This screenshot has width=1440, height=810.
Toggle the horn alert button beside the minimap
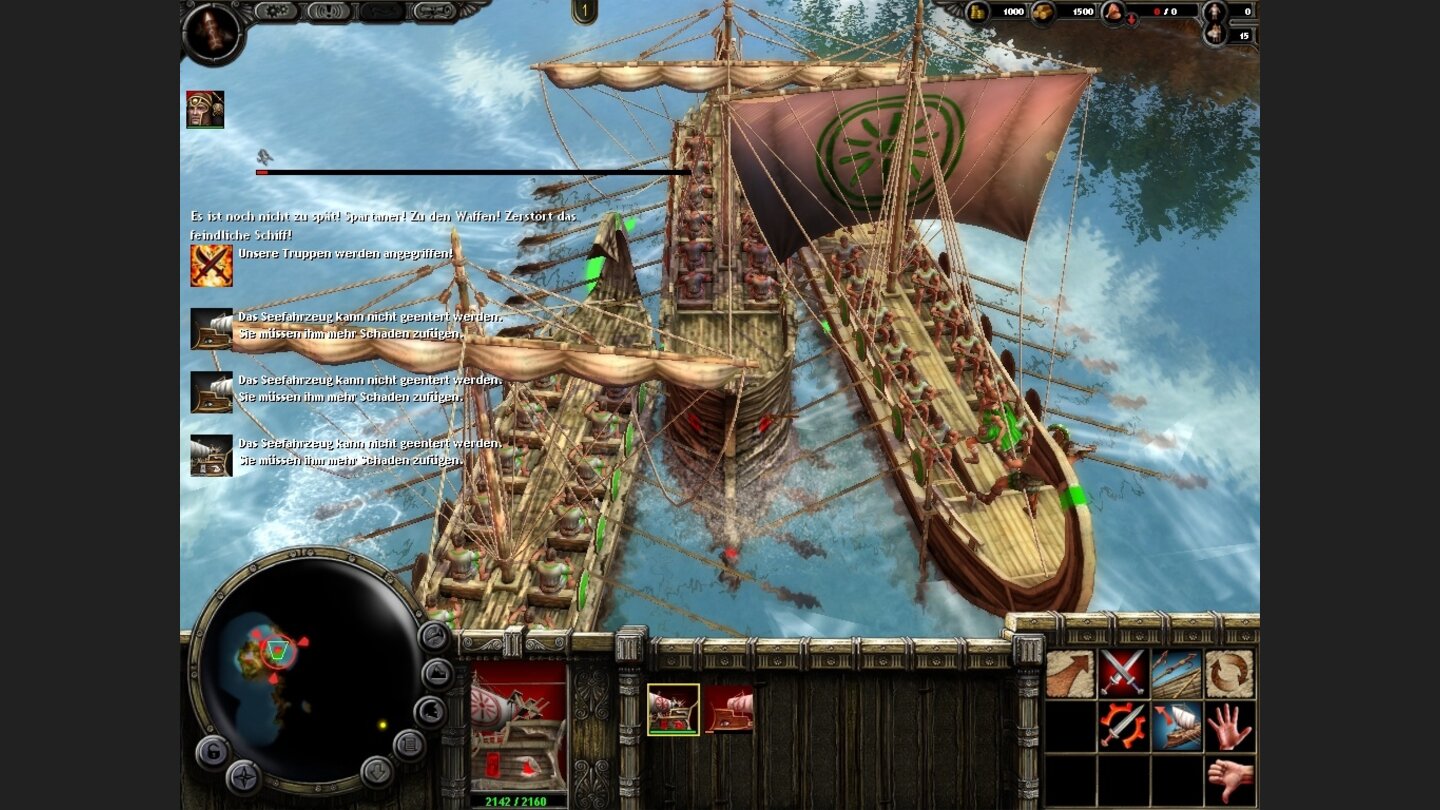click(x=433, y=638)
